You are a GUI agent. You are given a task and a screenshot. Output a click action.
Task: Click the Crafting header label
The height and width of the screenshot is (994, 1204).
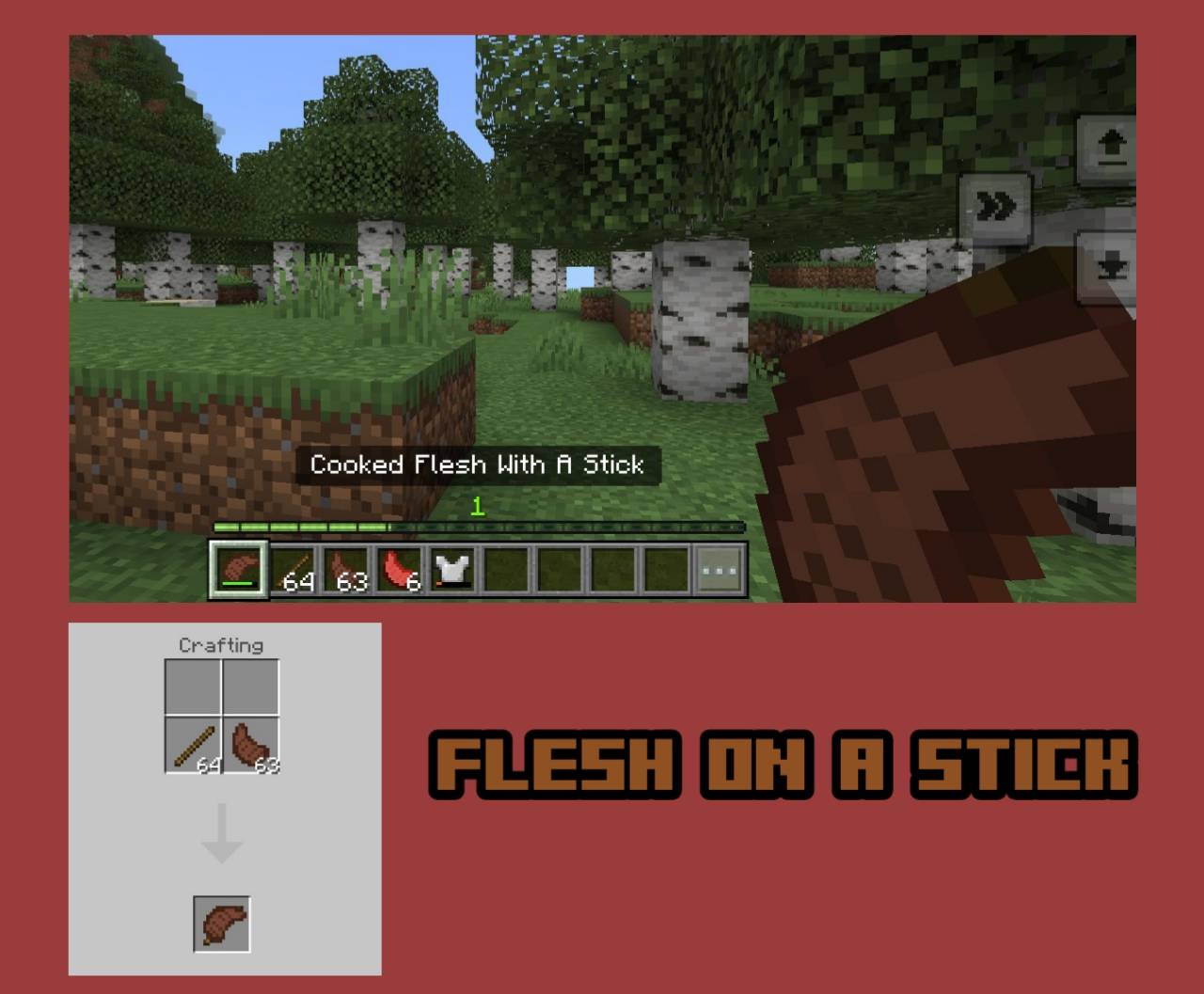click(222, 645)
